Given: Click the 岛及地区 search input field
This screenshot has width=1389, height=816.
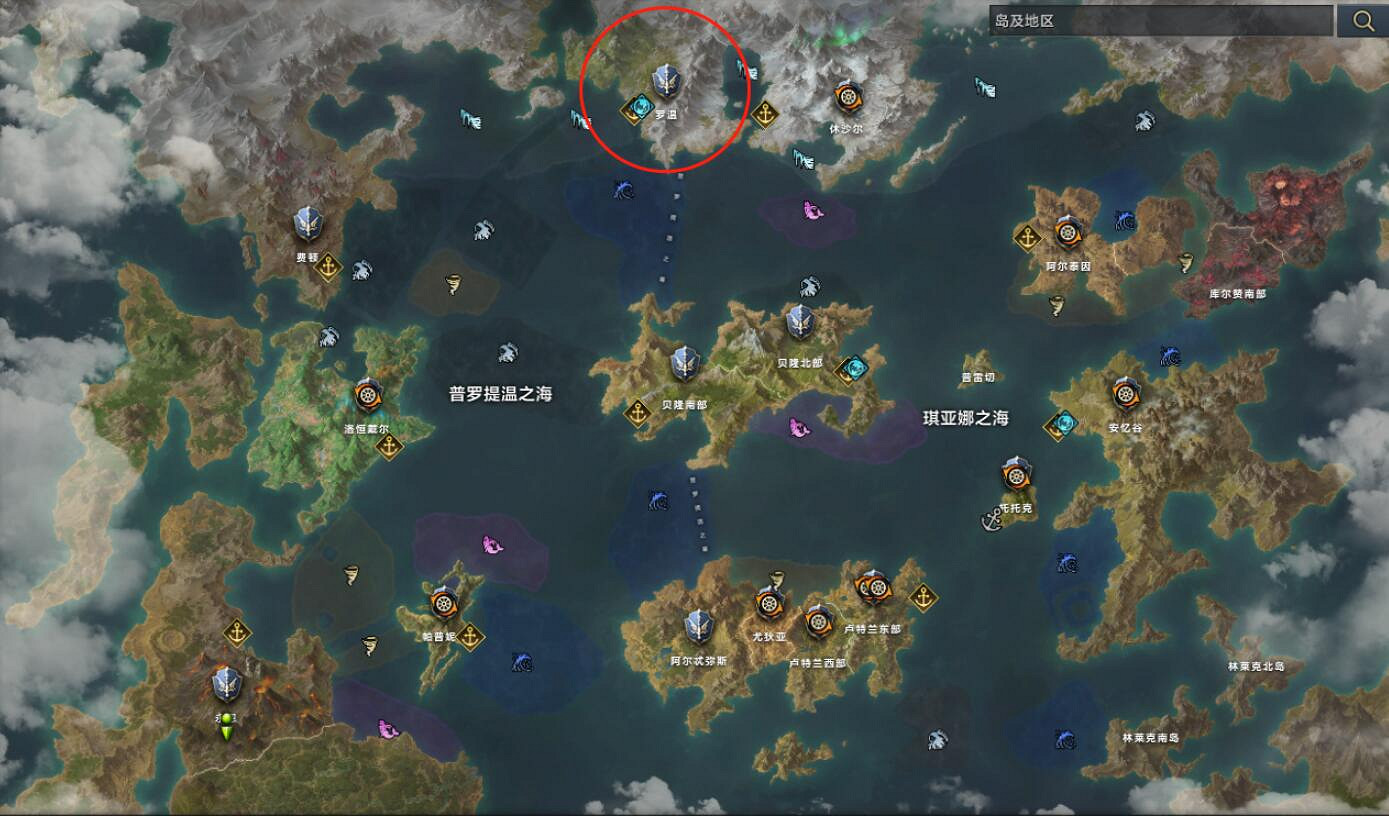Looking at the screenshot, I should [1150, 20].
